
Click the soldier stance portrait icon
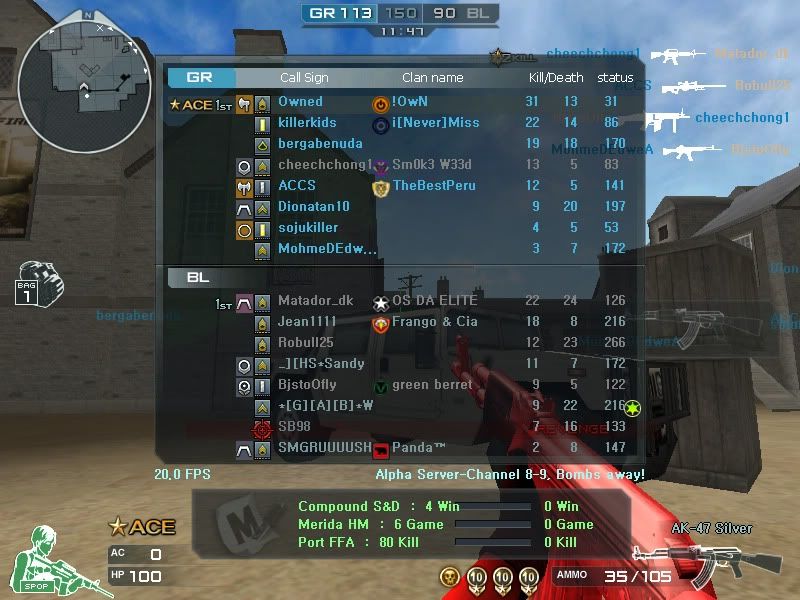pyautogui.click(x=53, y=560)
